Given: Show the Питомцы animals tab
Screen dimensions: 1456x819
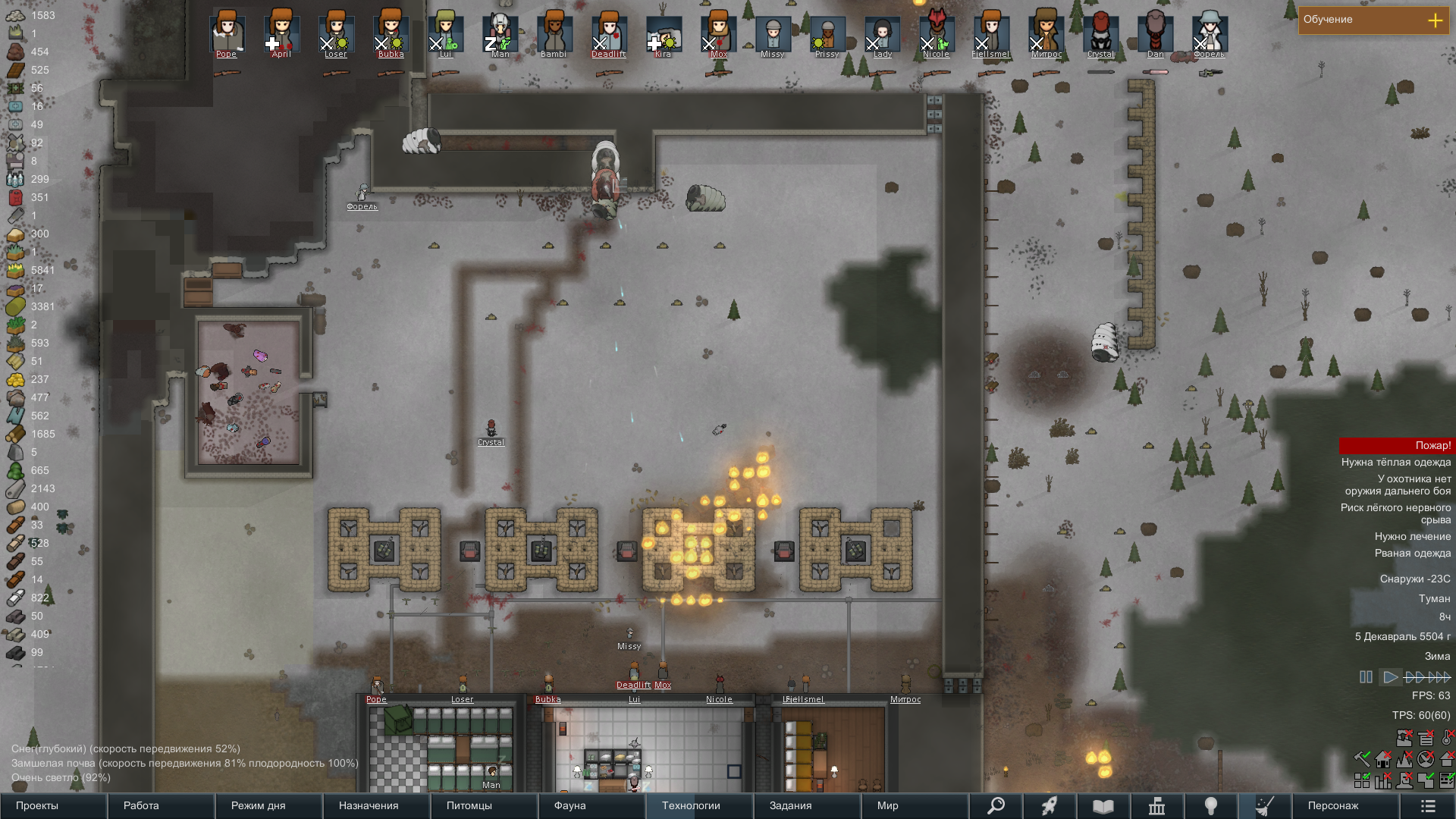Looking at the screenshot, I should point(484,805).
